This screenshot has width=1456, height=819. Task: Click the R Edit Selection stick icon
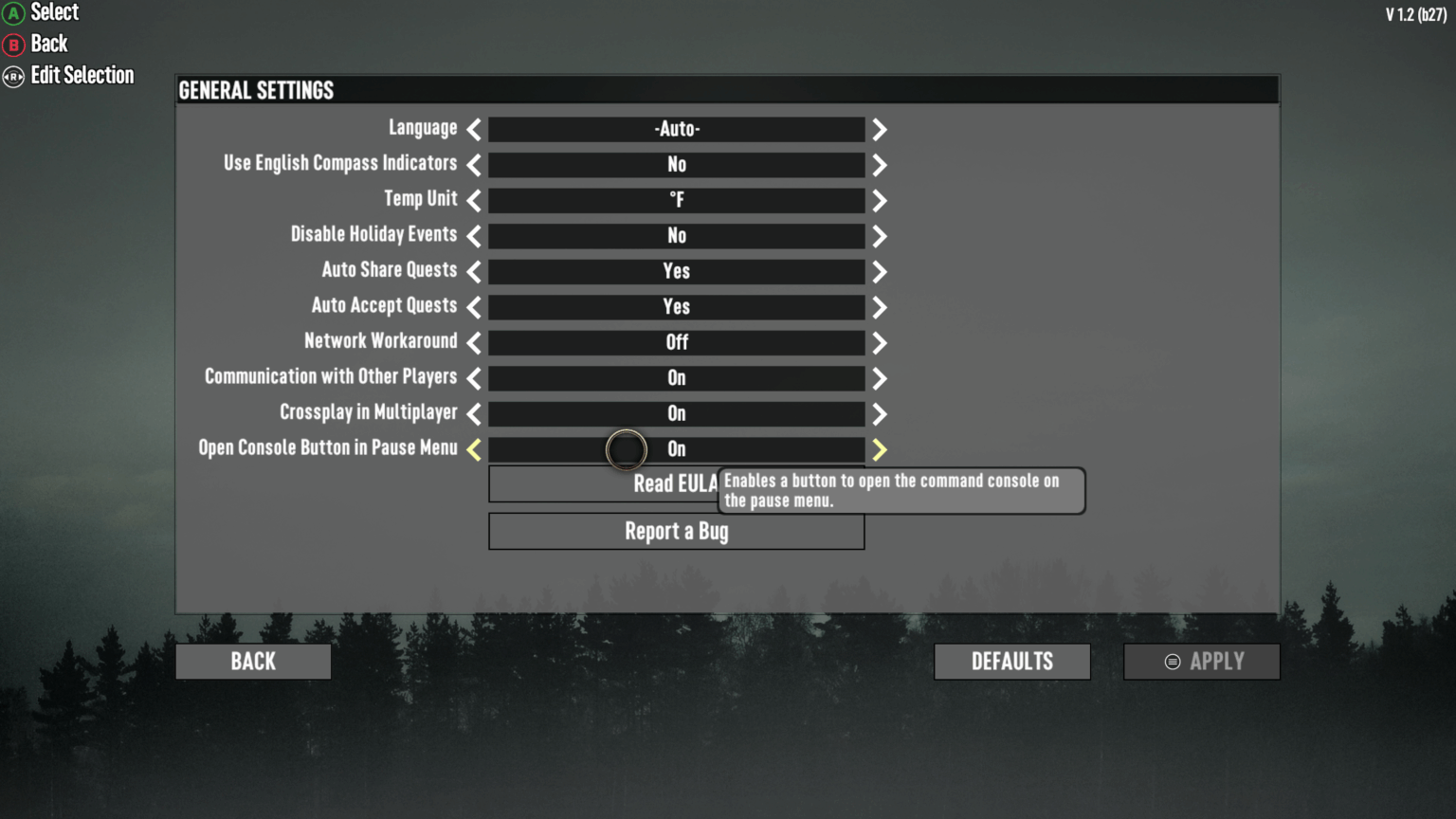click(11, 75)
